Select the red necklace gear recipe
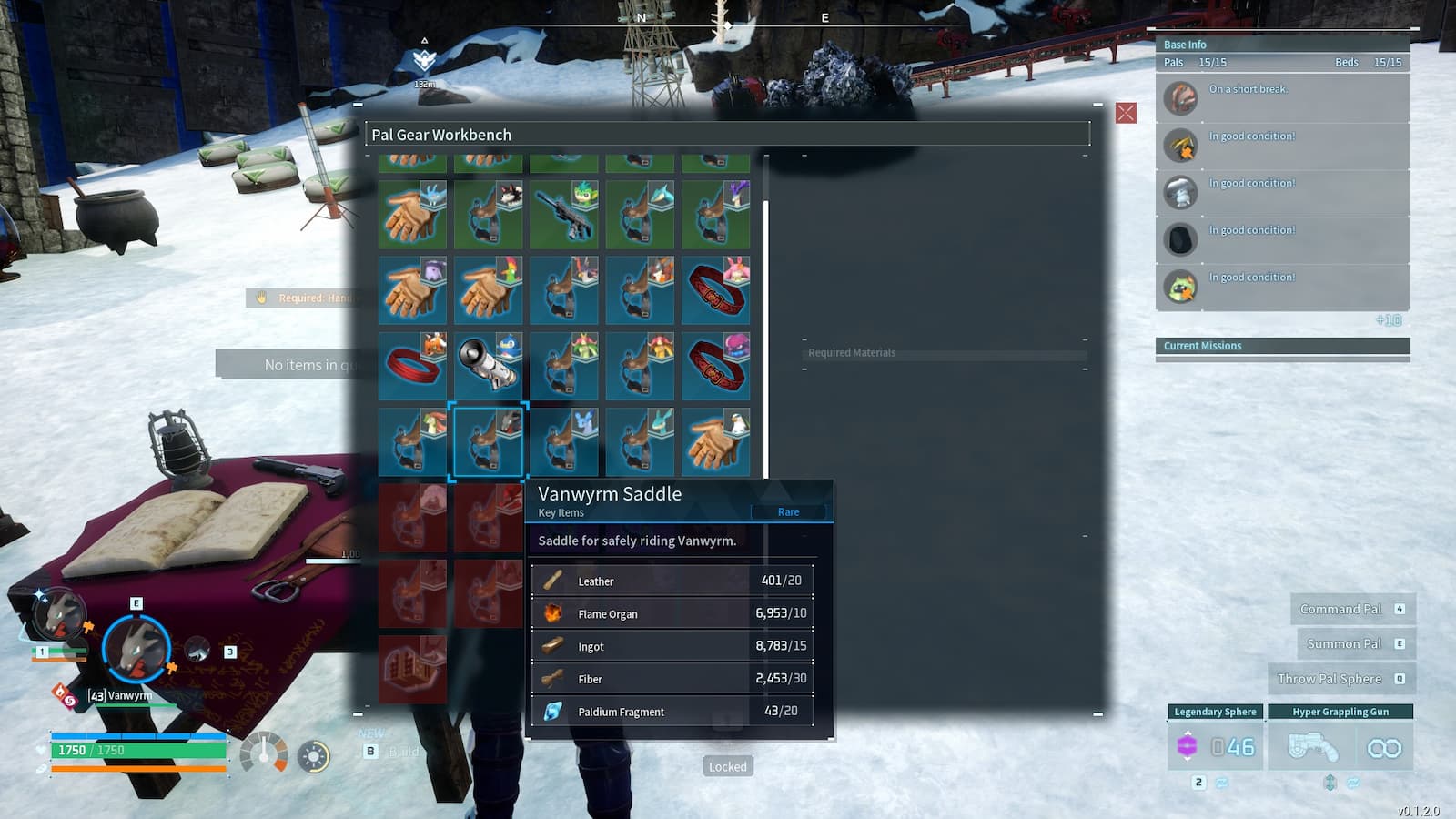 (x=413, y=365)
